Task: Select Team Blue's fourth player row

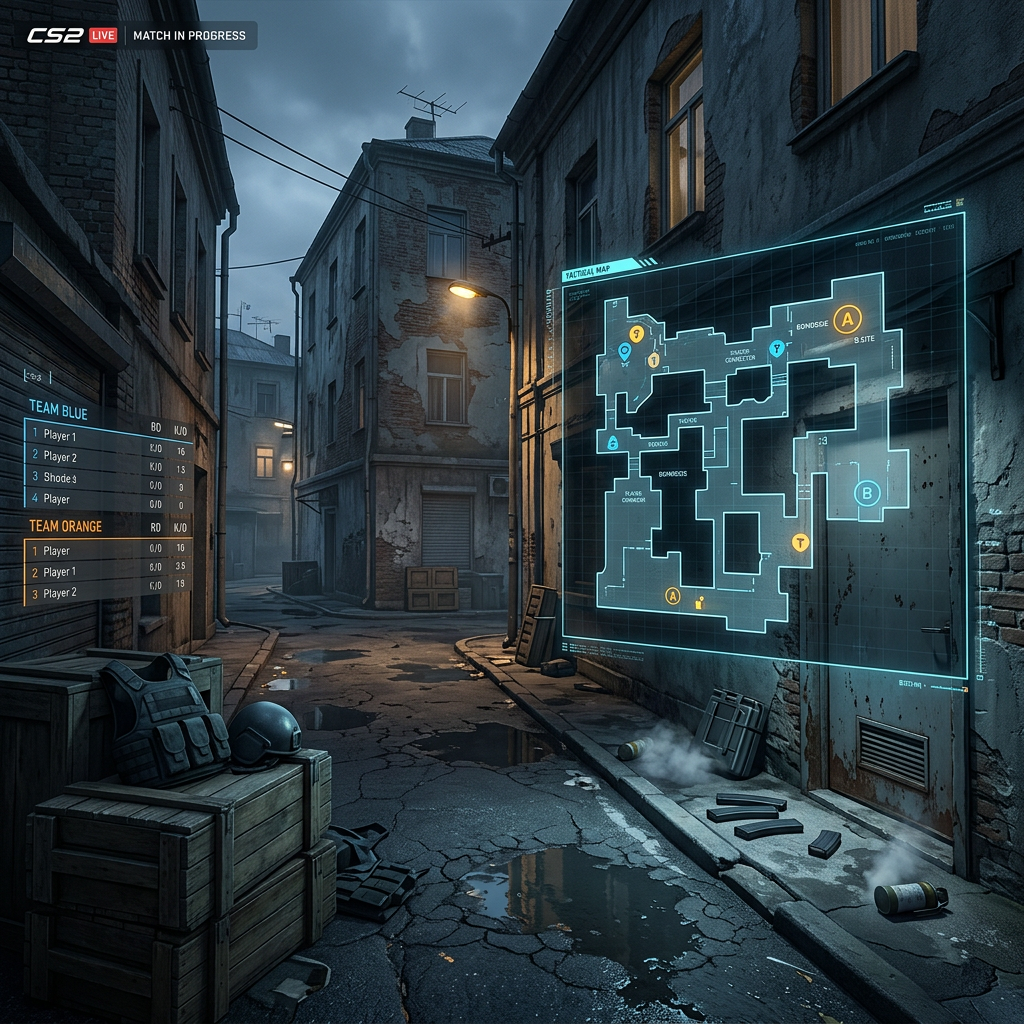Action: 57,499
